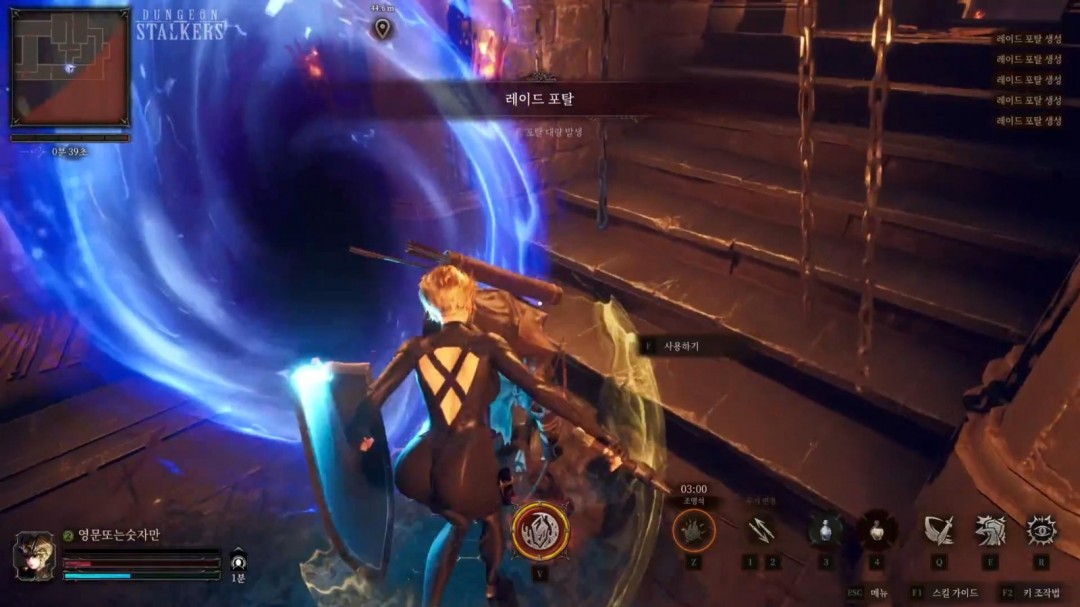Activate the shield bash skill icon
The width and height of the screenshot is (1080, 607).
point(990,530)
